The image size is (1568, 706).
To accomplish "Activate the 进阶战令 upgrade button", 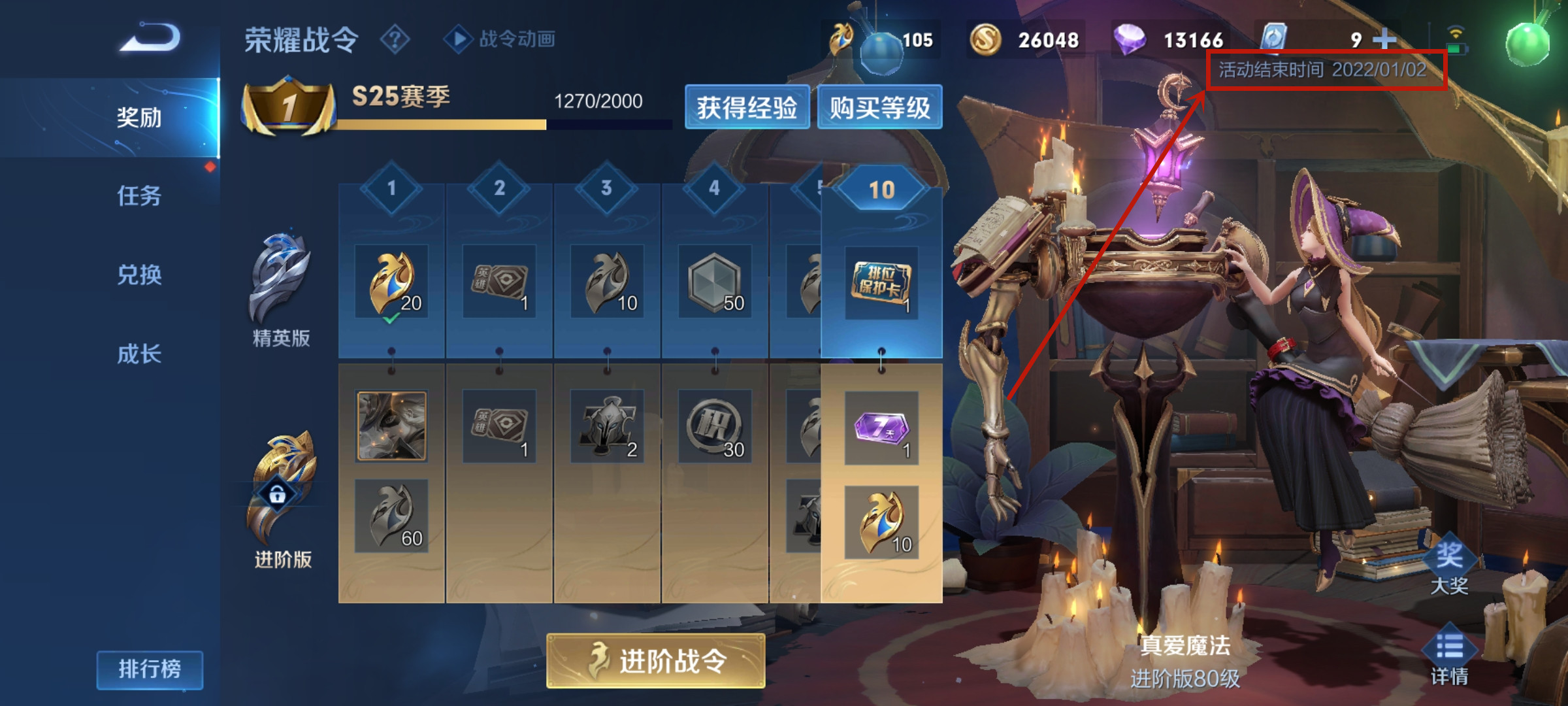I will pyautogui.click(x=655, y=661).
